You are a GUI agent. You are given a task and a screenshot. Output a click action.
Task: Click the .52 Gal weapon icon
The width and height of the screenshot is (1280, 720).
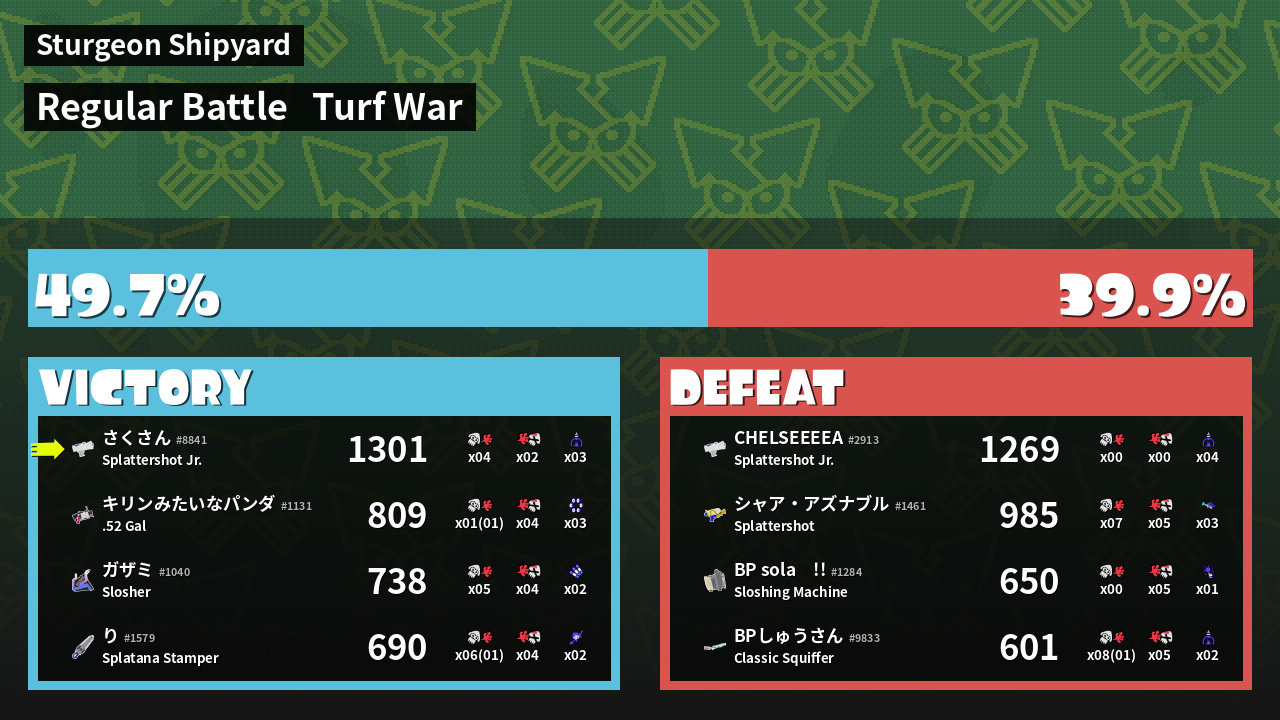(82, 516)
